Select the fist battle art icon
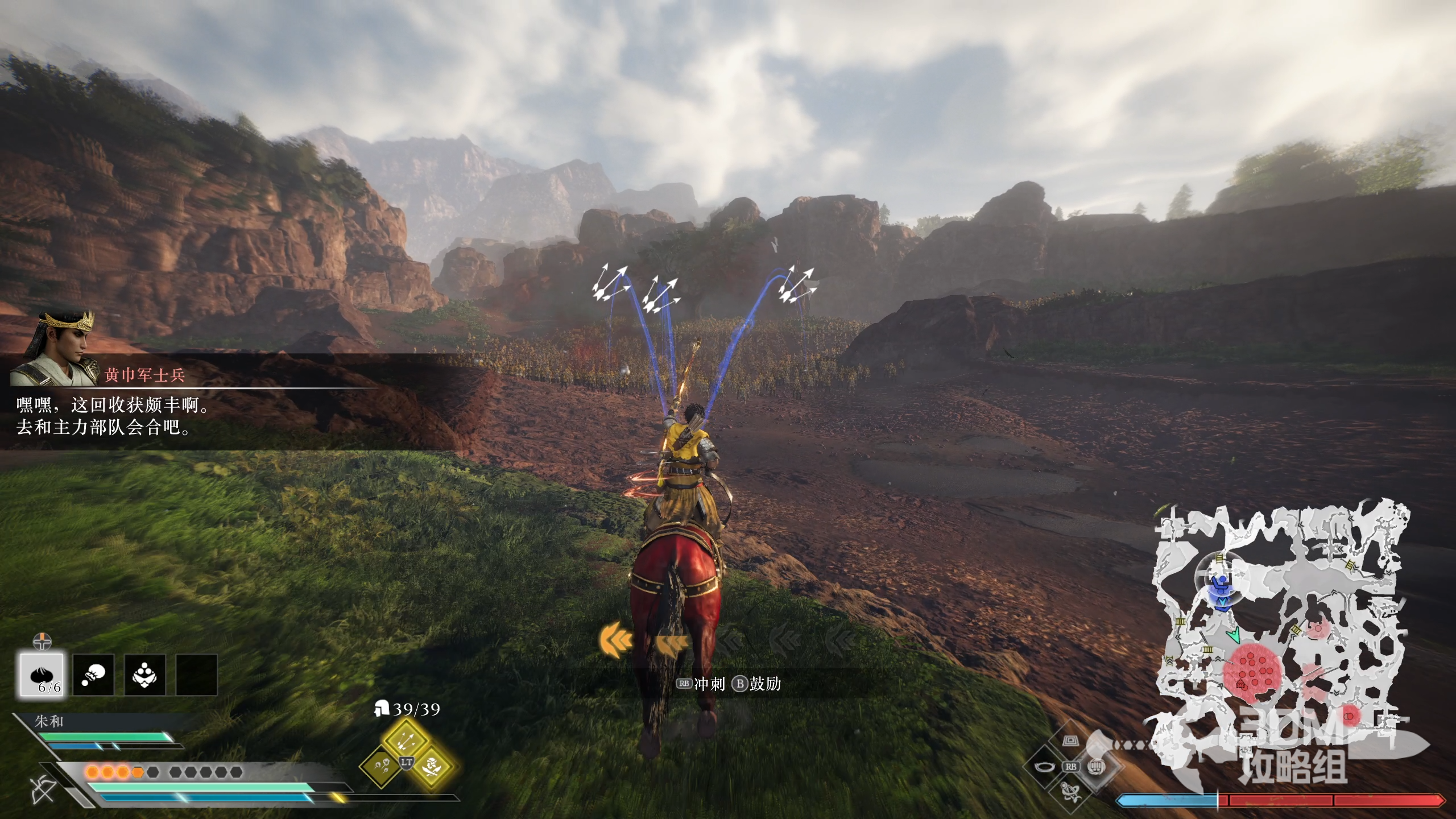Screen dimensions: 1456x819 coord(1097,766)
